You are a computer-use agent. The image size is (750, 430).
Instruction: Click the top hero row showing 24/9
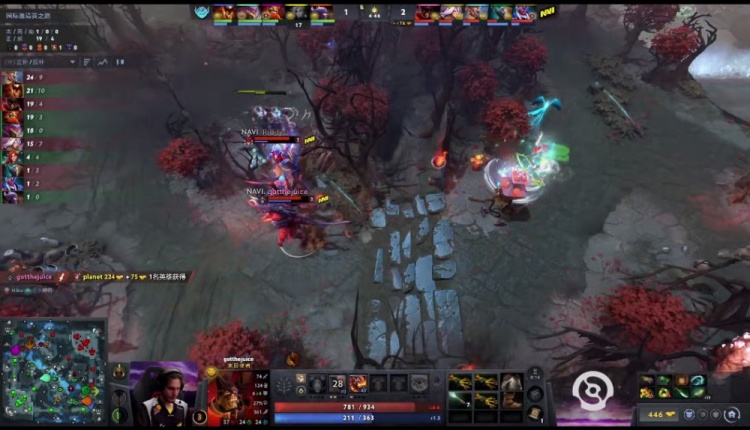point(40,77)
